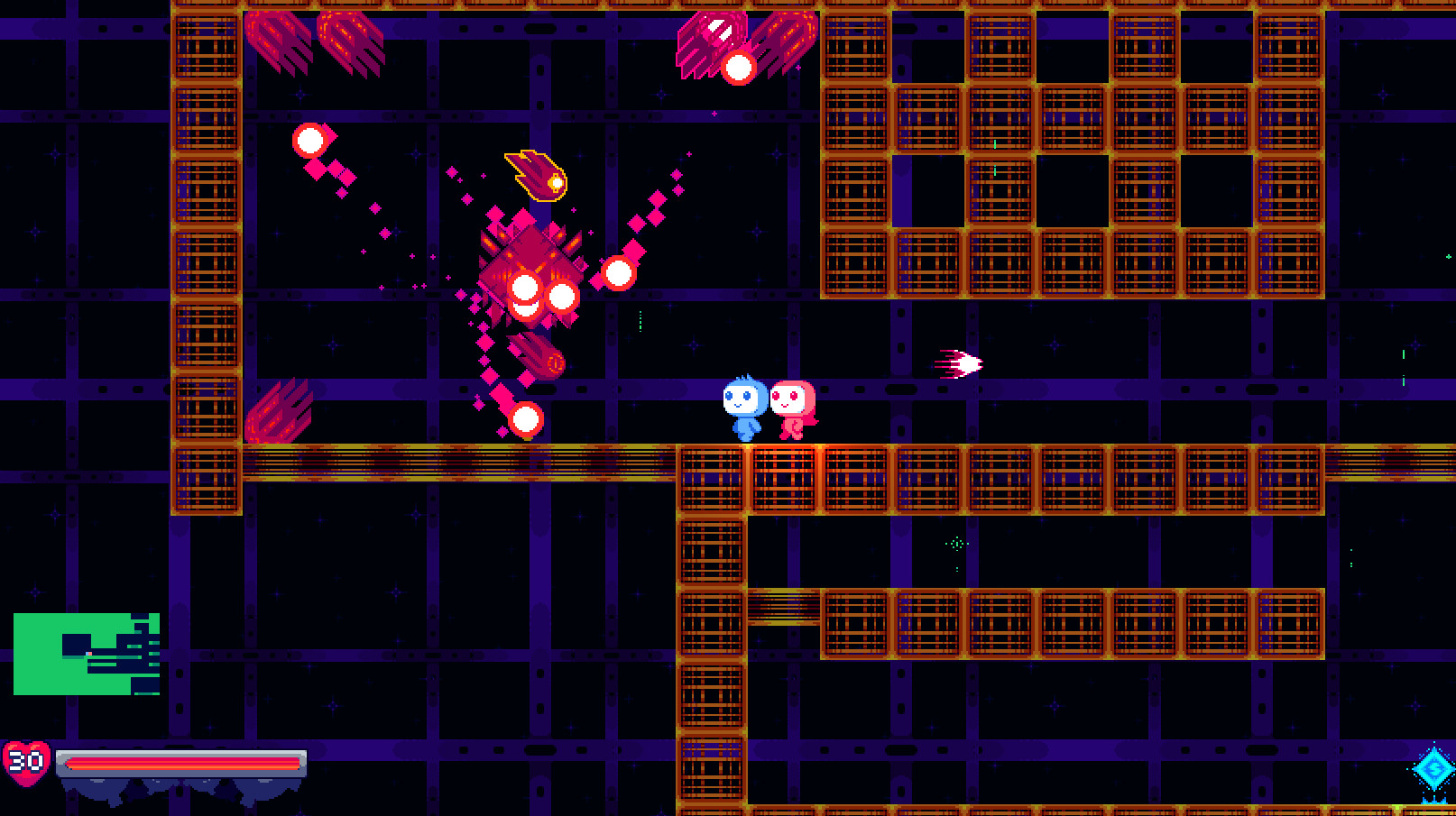This screenshot has width=1456, height=816.
Task: Select the pink player character
Action: point(794,405)
